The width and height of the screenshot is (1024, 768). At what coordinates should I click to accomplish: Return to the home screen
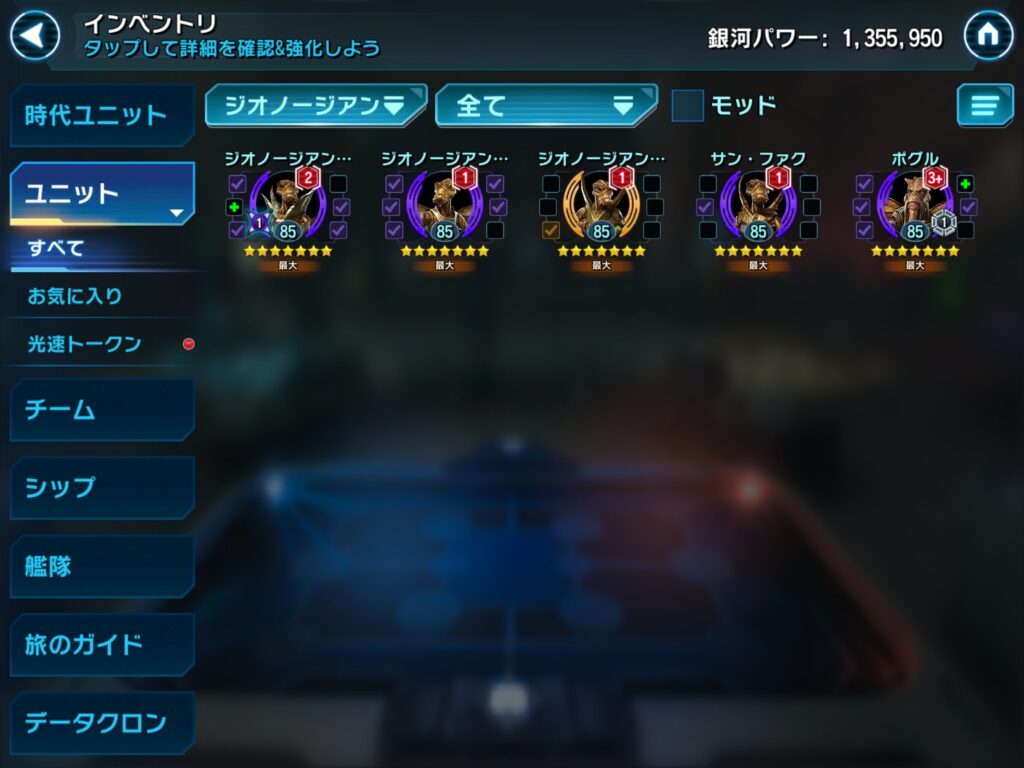[x=988, y=36]
